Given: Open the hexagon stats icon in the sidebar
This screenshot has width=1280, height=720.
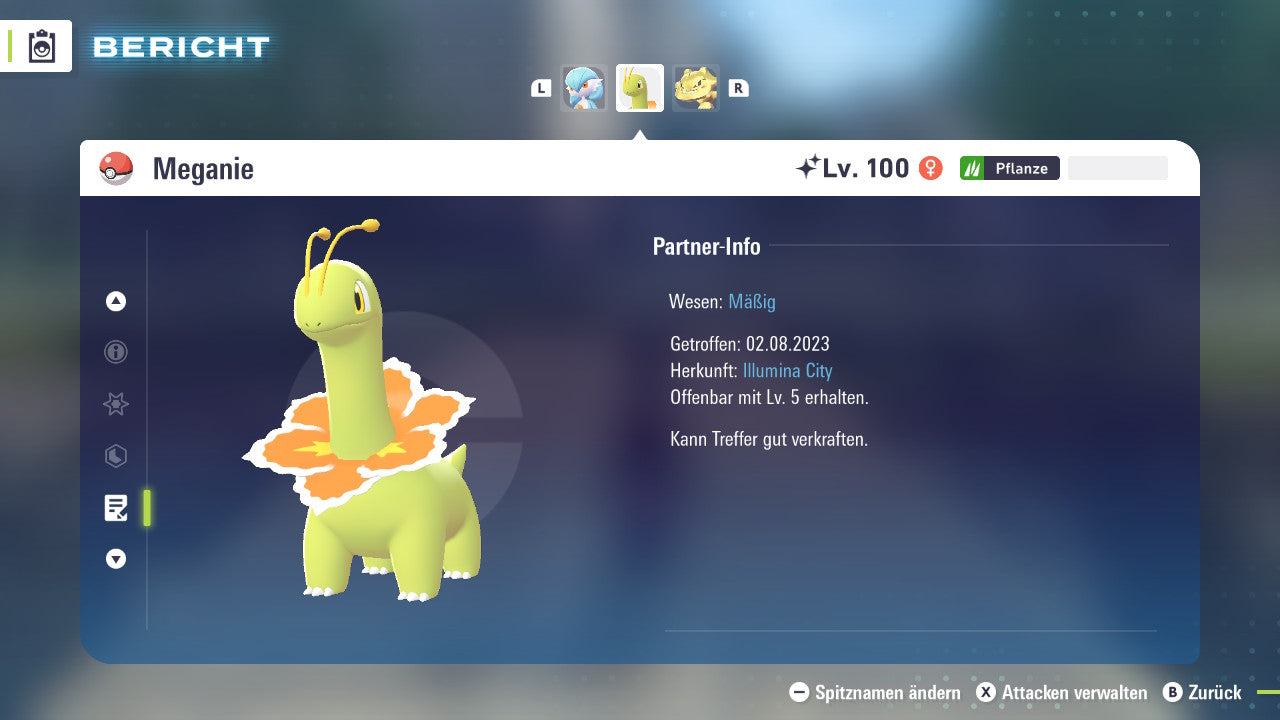Looking at the screenshot, I should pyautogui.click(x=115, y=456).
